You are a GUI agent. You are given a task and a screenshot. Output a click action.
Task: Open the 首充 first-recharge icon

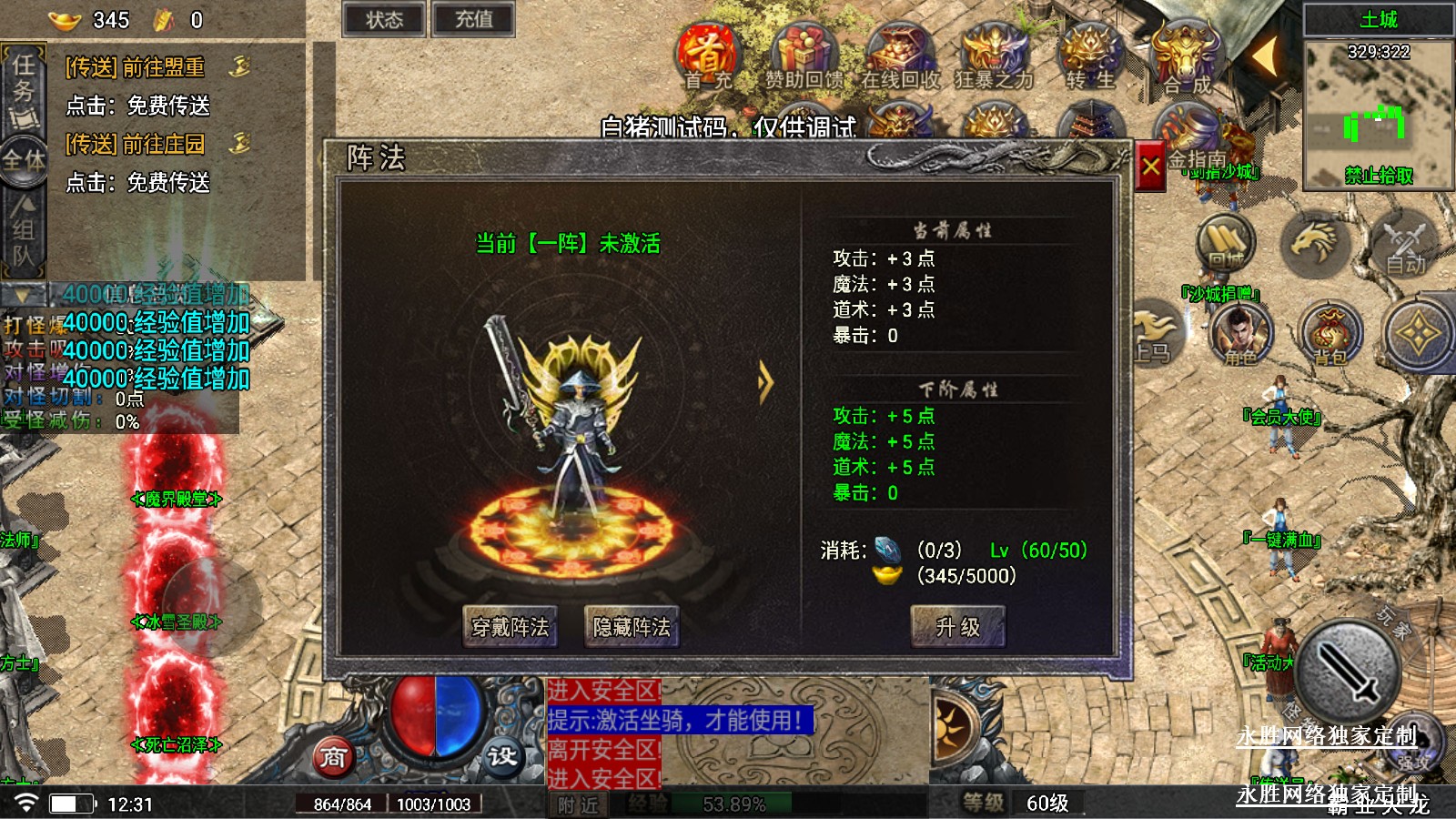[x=708, y=56]
